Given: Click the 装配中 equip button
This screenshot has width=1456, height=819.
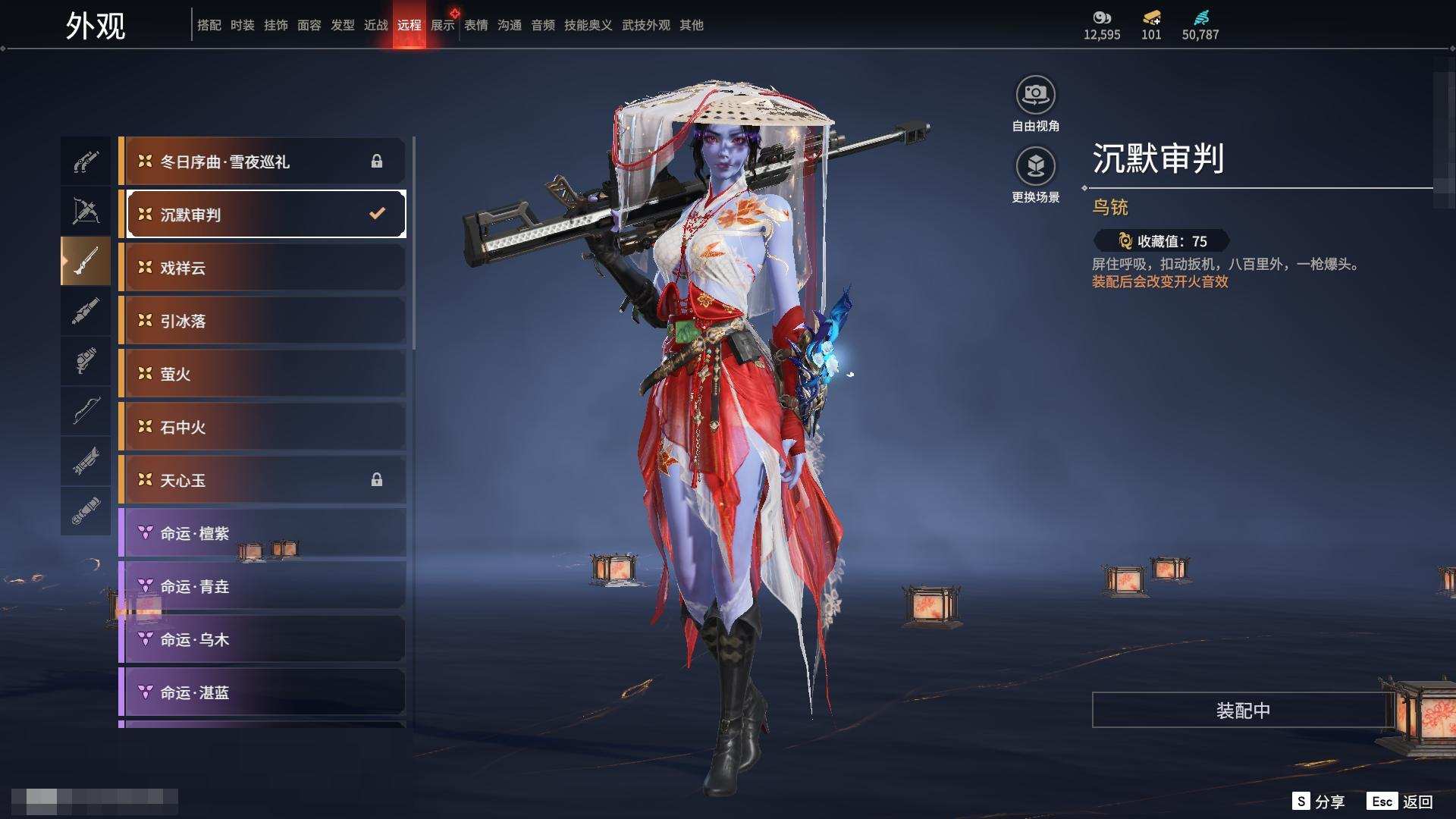Looking at the screenshot, I should coord(1242,711).
